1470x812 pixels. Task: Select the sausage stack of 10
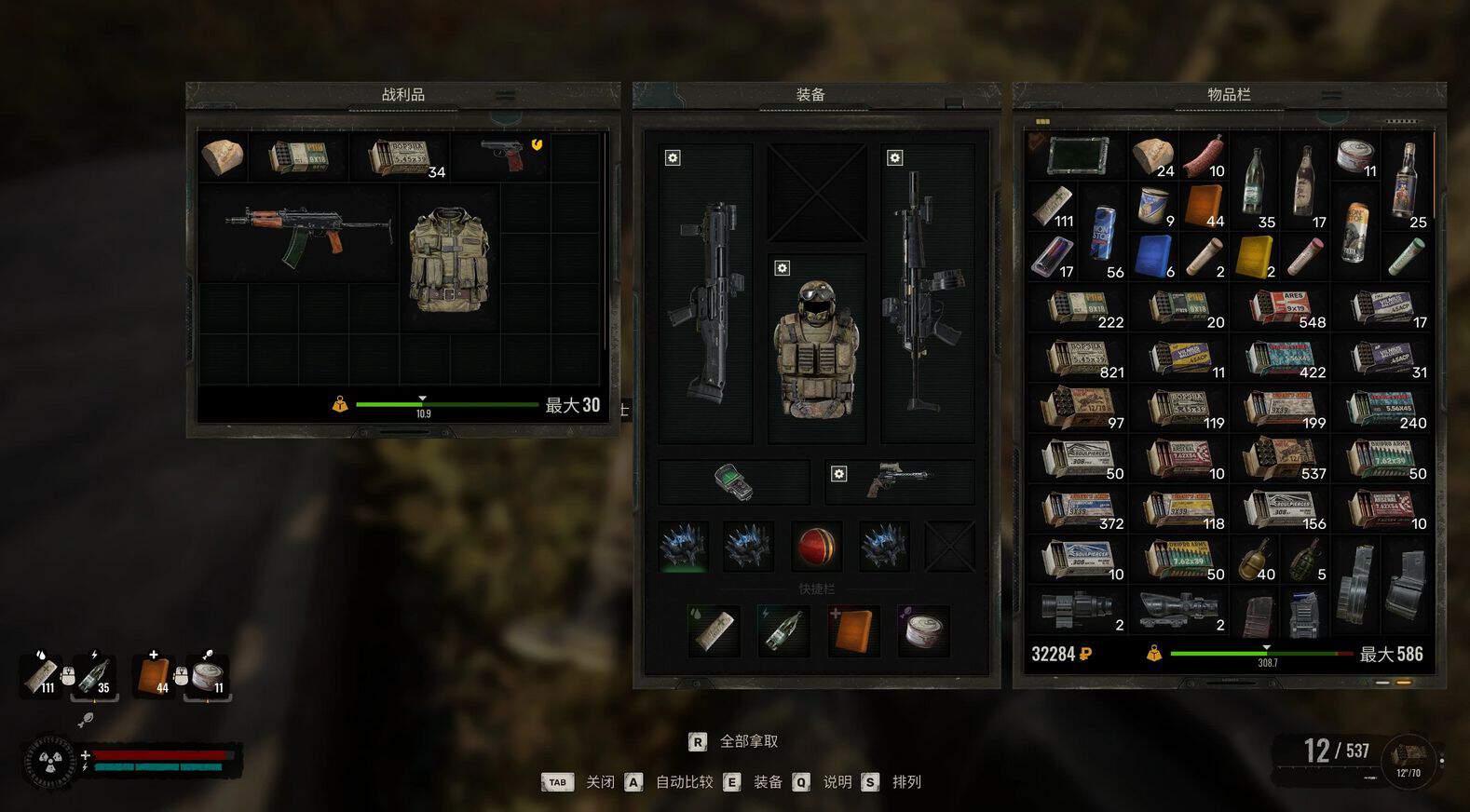point(1204,156)
